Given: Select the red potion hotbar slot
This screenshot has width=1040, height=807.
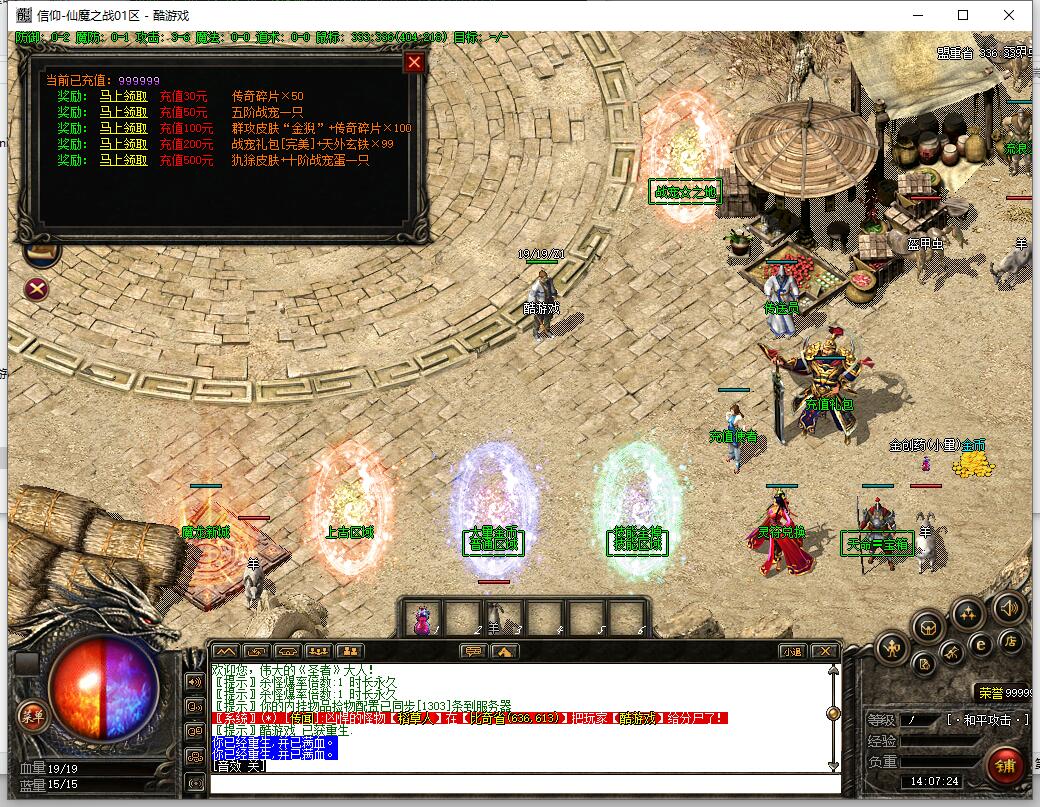Looking at the screenshot, I should [423, 617].
